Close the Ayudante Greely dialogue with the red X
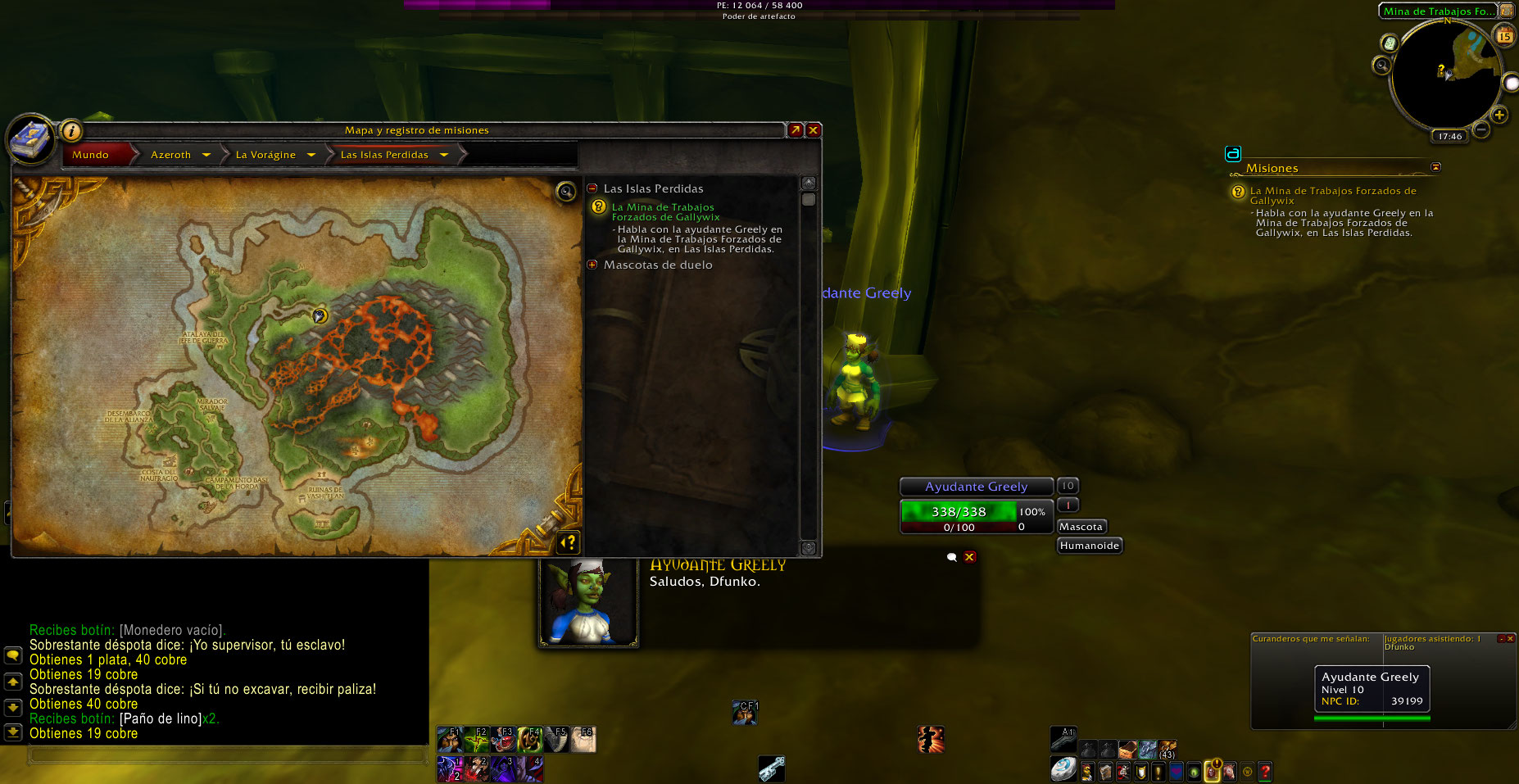The image size is (1519, 784). click(x=969, y=557)
